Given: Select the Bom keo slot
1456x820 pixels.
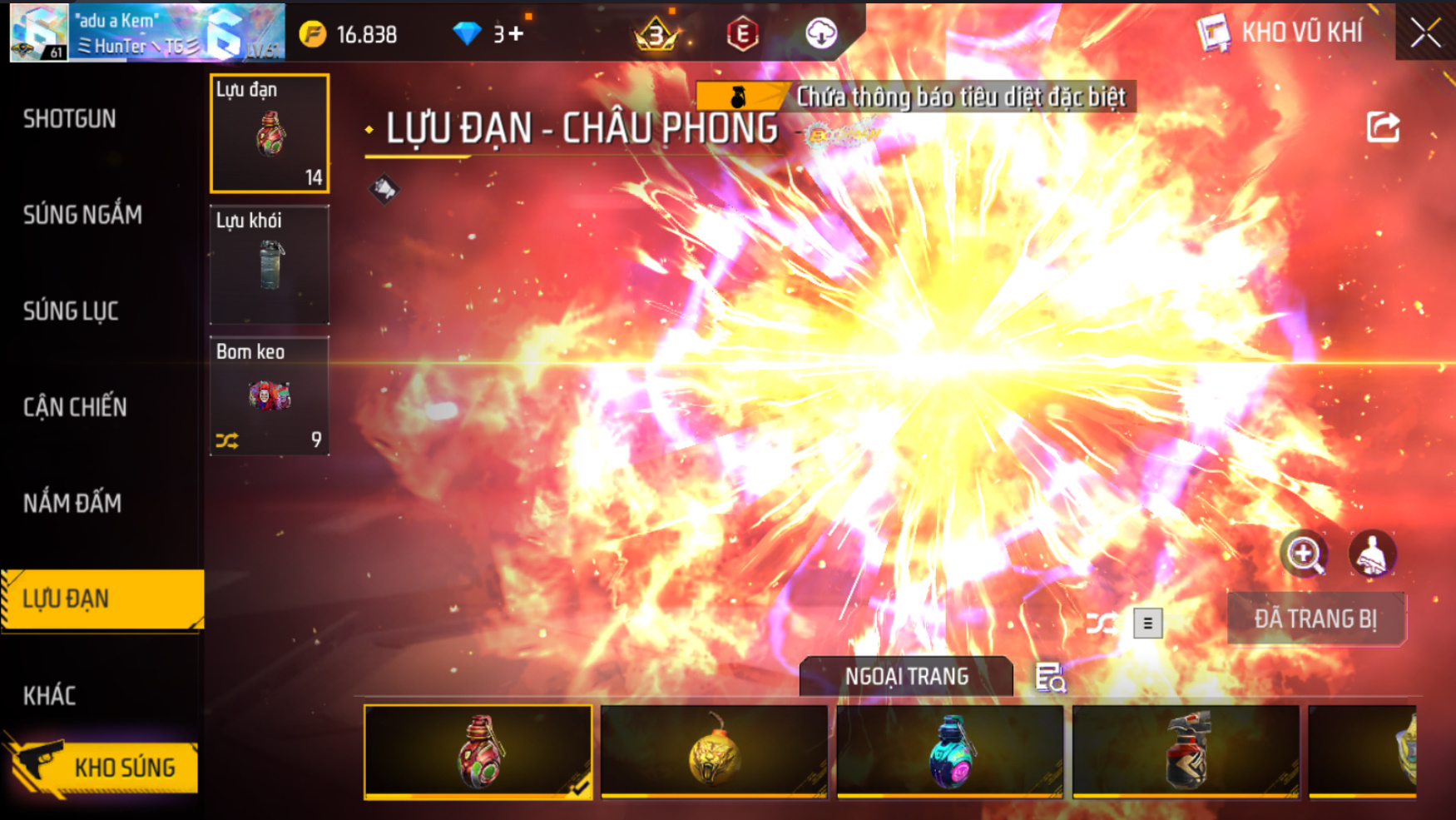Looking at the screenshot, I should tap(270, 396).
